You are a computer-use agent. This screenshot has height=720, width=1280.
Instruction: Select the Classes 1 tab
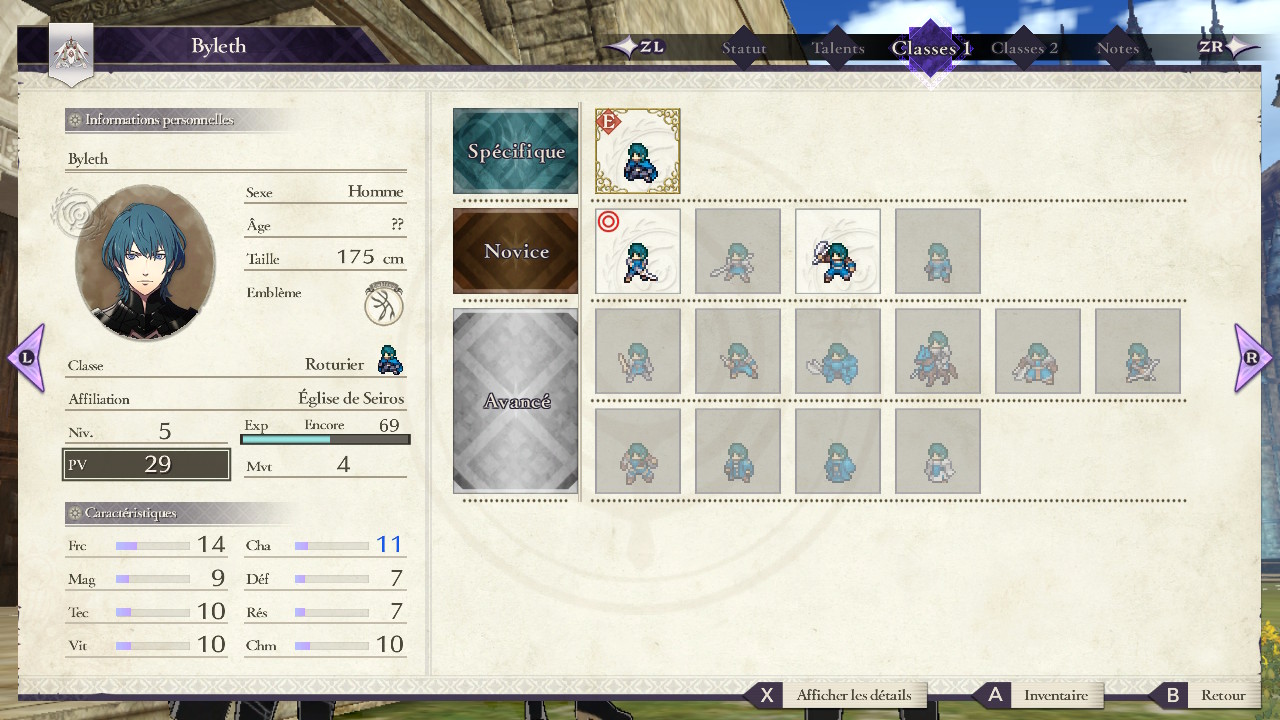[x=931, y=48]
